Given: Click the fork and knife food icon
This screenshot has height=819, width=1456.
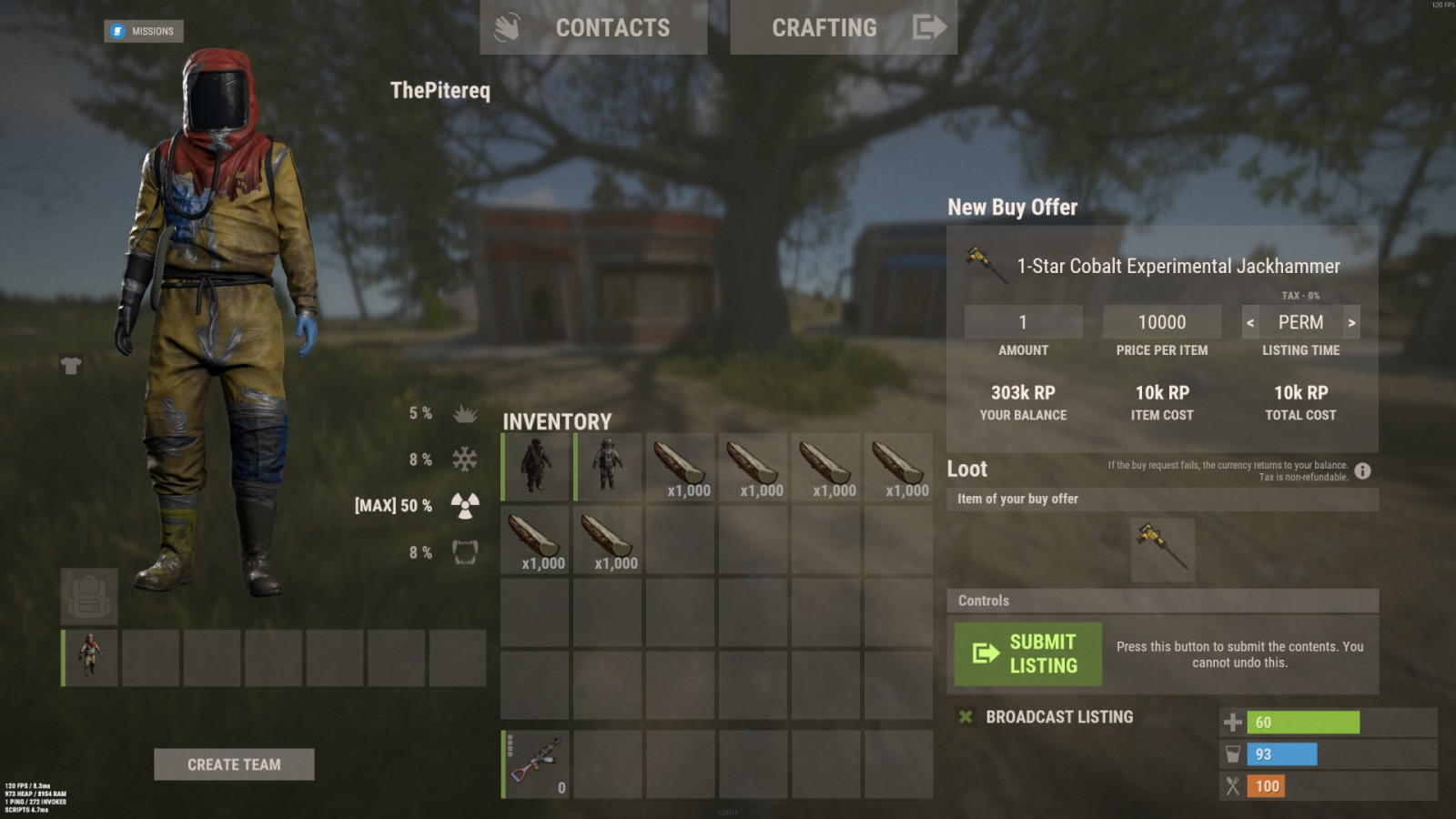Looking at the screenshot, I should tap(1234, 785).
